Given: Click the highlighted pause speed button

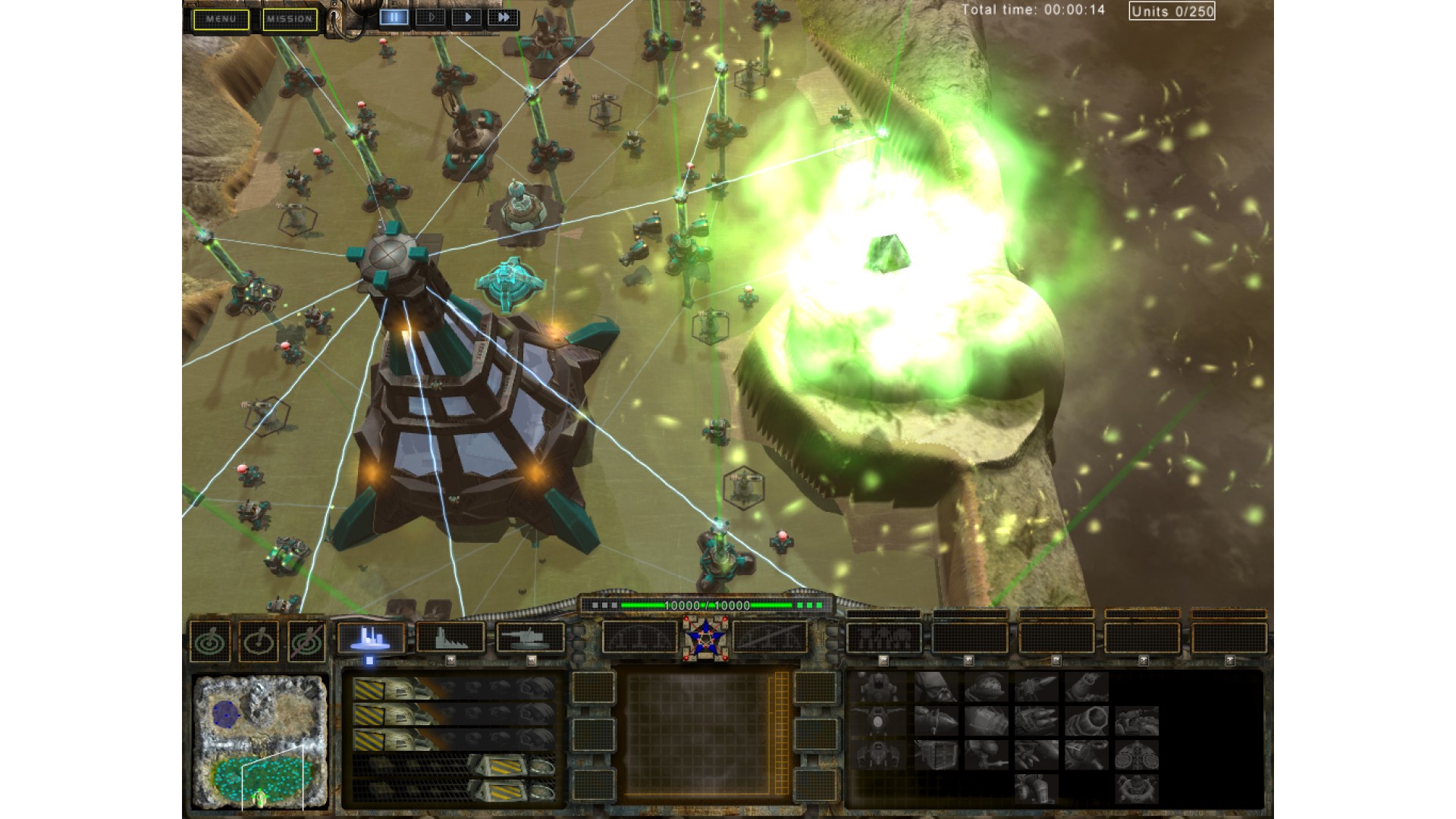Looking at the screenshot, I should coord(394,17).
